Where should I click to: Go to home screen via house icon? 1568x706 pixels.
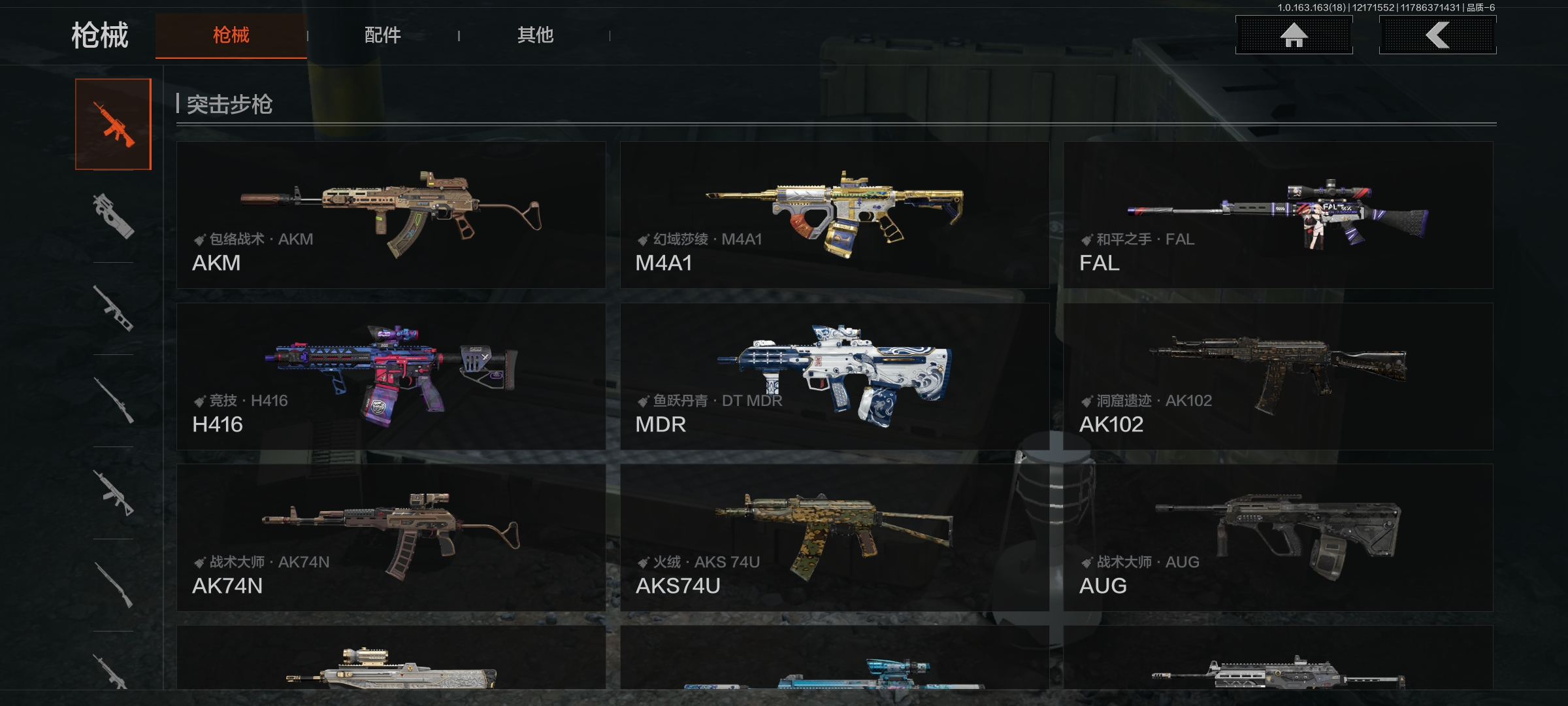(1294, 35)
